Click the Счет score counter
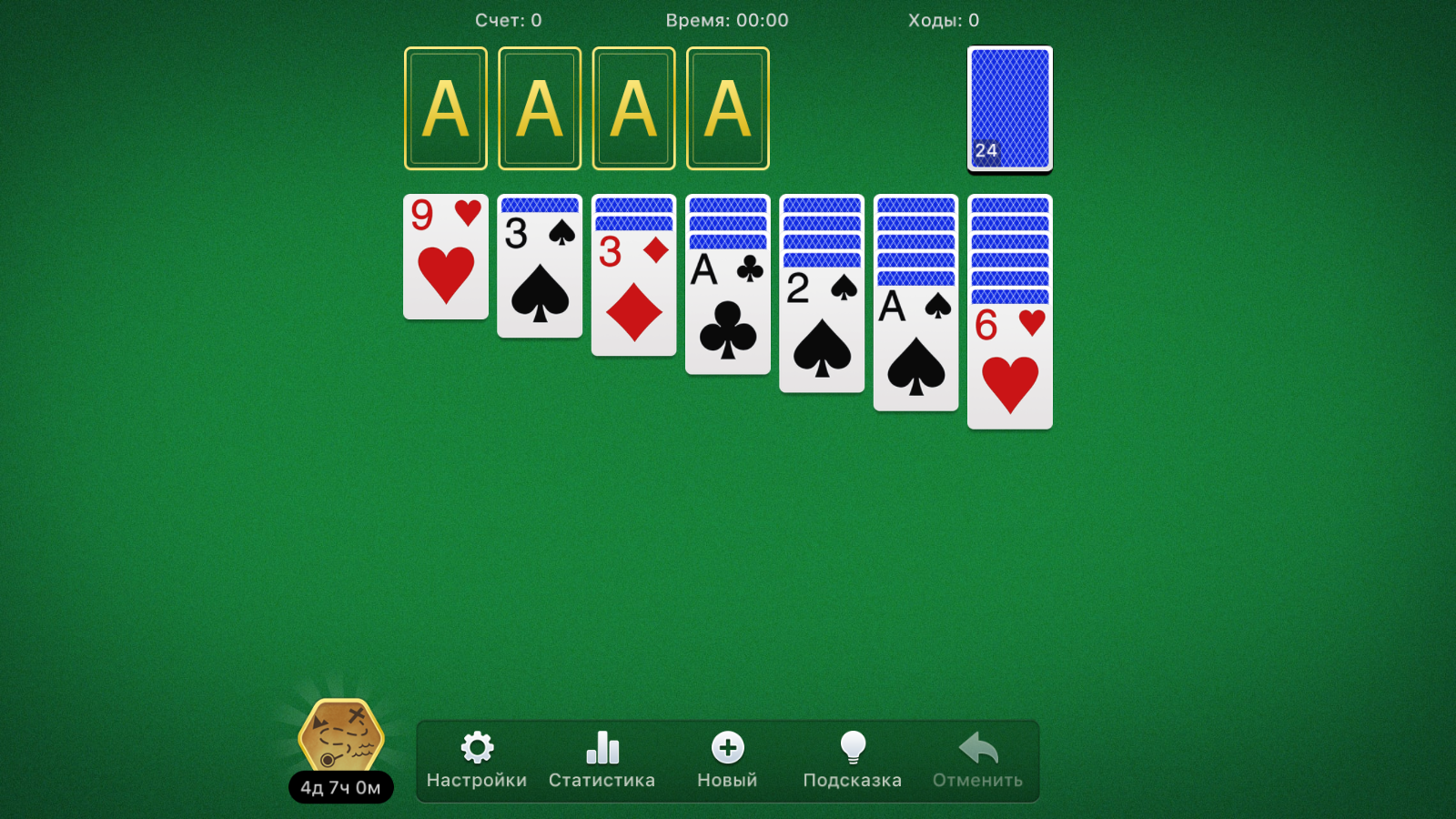 click(x=511, y=20)
